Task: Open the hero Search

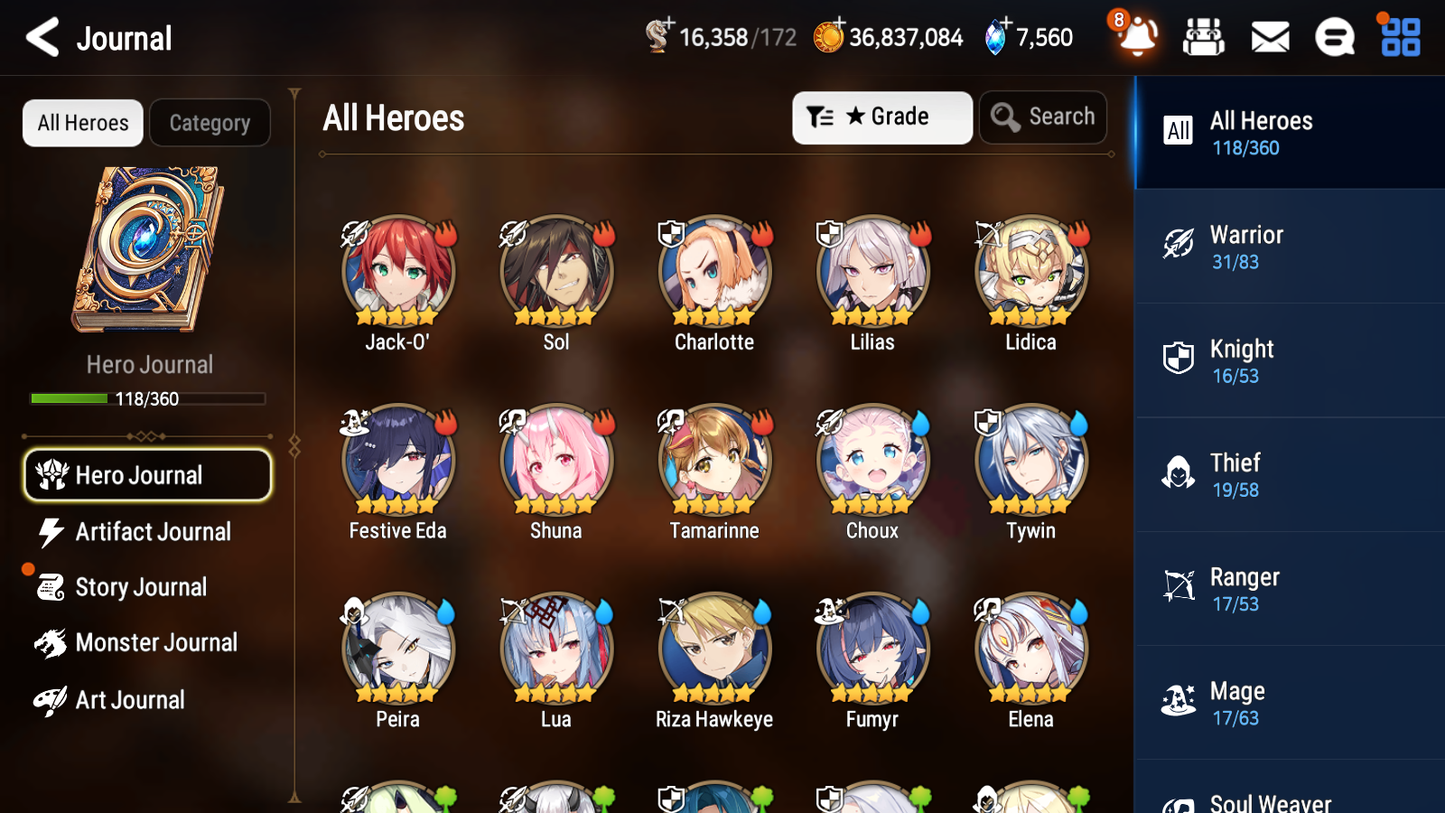Action: 1043,116
